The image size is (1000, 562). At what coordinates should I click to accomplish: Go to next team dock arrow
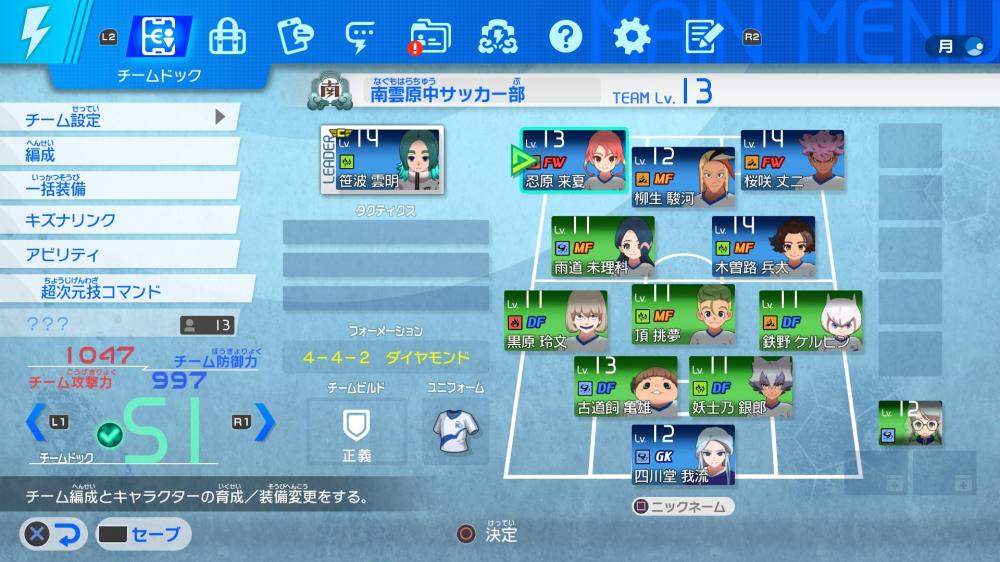pos(264,422)
